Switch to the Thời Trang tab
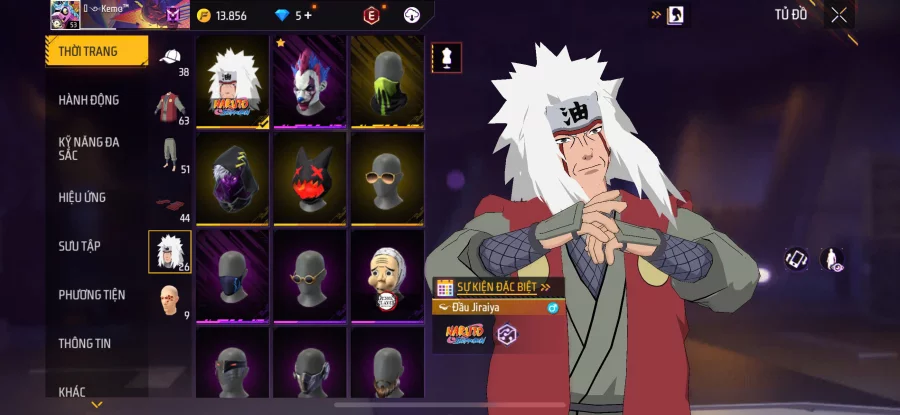Viewport: 900px width, 415px height. pyautogui.click(x=95, y=51)
